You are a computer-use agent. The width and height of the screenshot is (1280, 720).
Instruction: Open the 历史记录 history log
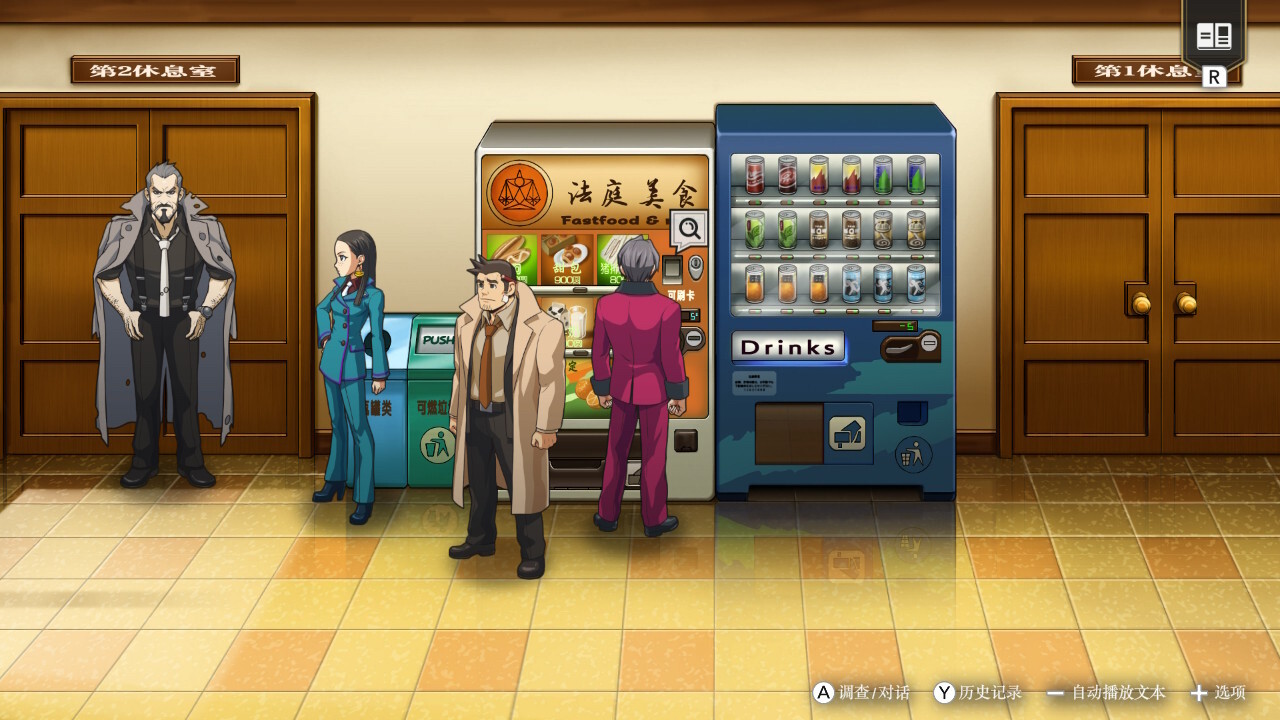(978, 693)
